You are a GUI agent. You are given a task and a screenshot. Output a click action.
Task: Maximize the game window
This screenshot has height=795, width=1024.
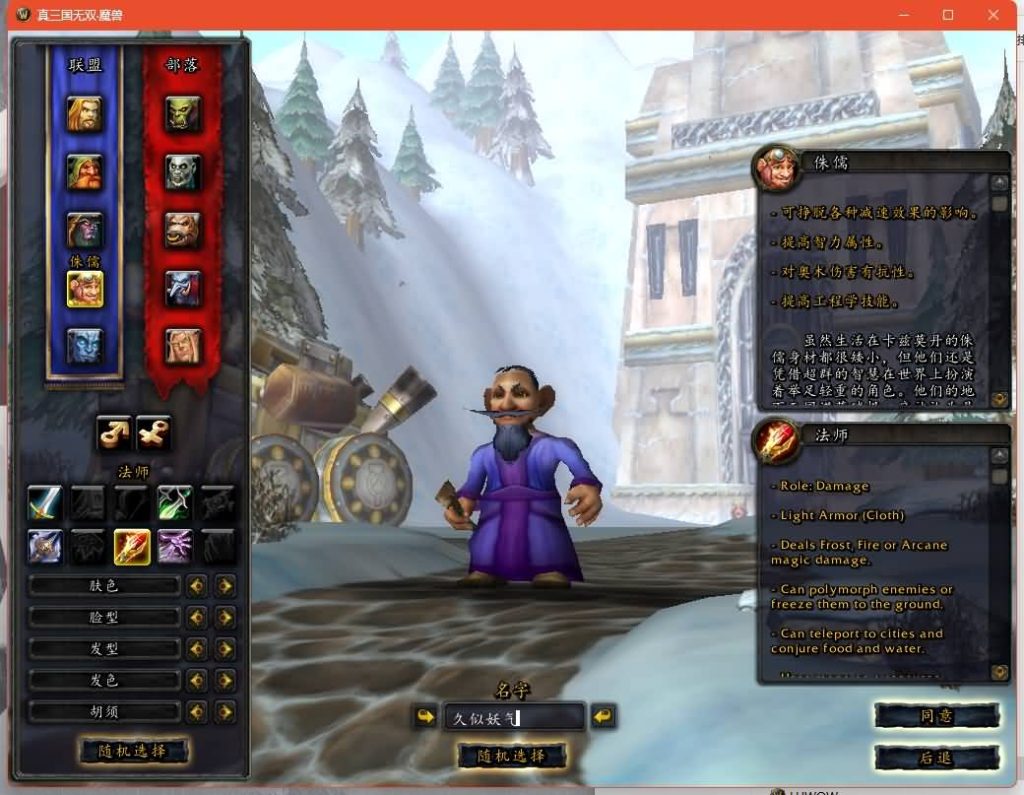coord(948,15)
